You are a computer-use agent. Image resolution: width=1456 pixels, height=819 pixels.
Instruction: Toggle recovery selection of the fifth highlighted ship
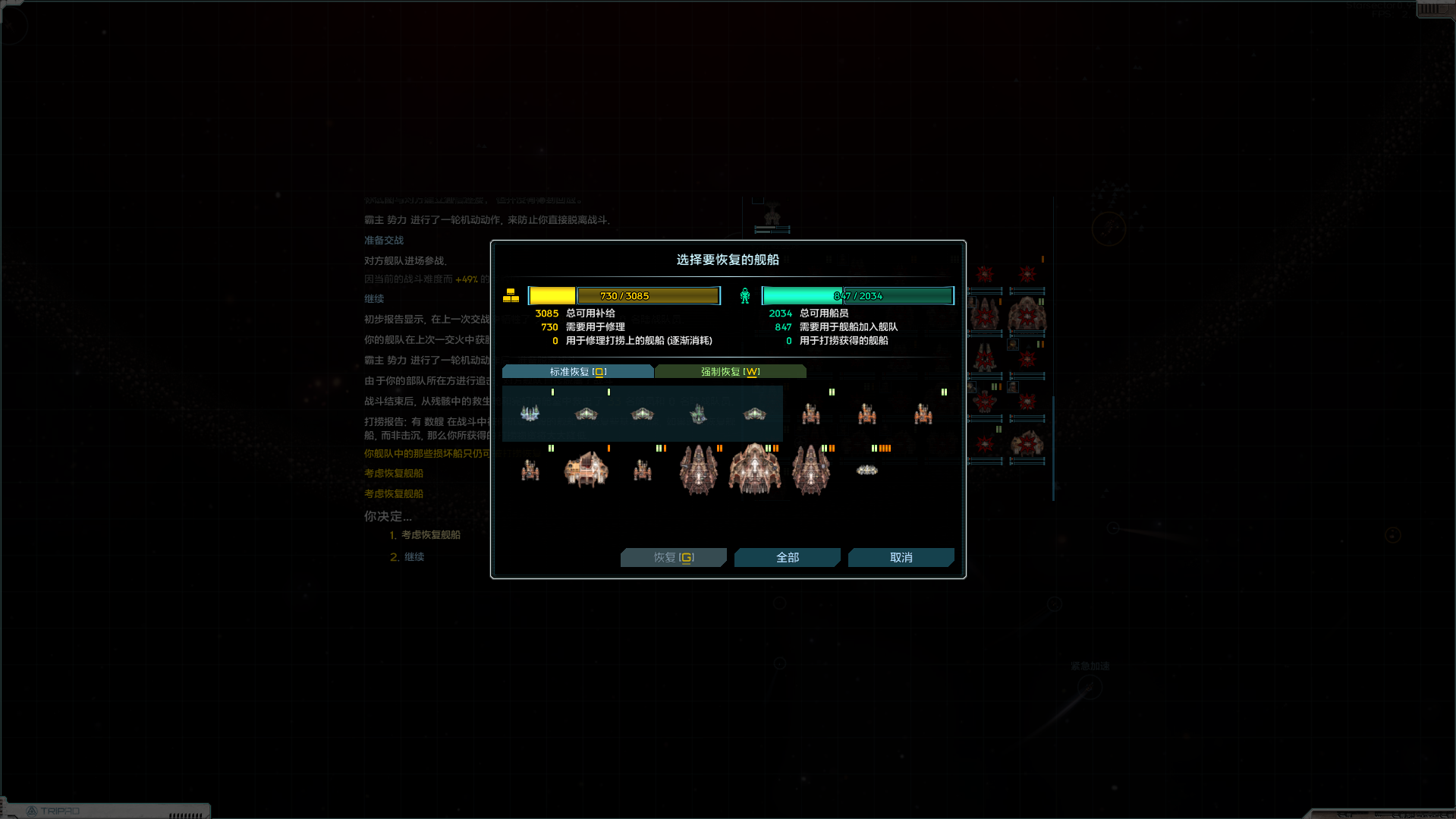[754, 414]
